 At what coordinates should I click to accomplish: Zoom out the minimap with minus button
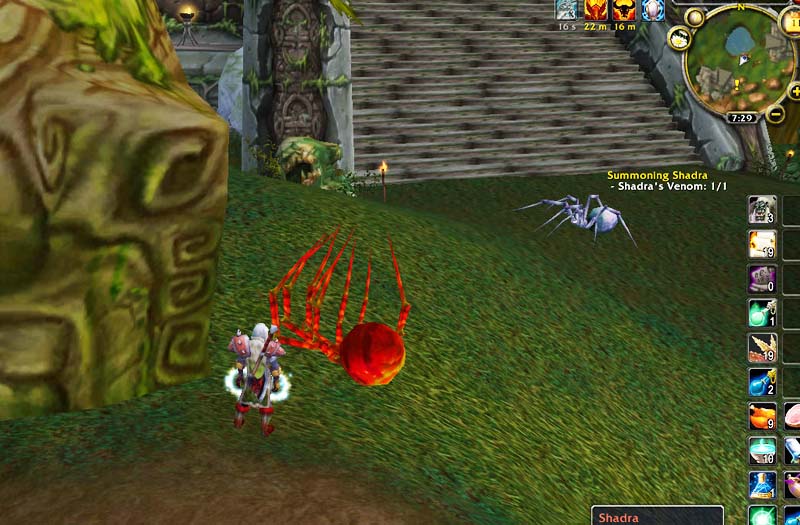(776, 115)
